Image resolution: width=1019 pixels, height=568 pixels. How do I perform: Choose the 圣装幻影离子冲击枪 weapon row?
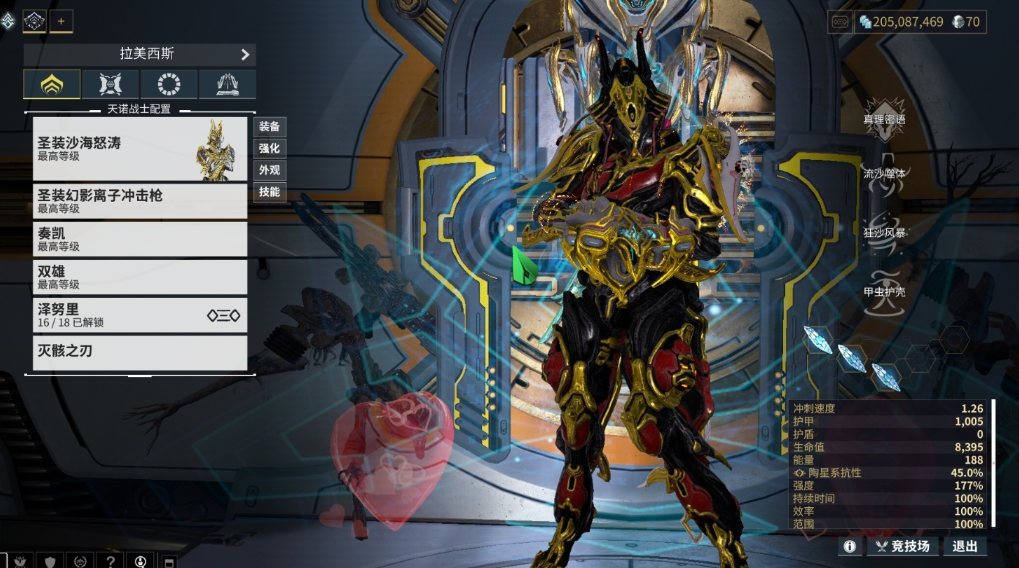pos(139,201)
